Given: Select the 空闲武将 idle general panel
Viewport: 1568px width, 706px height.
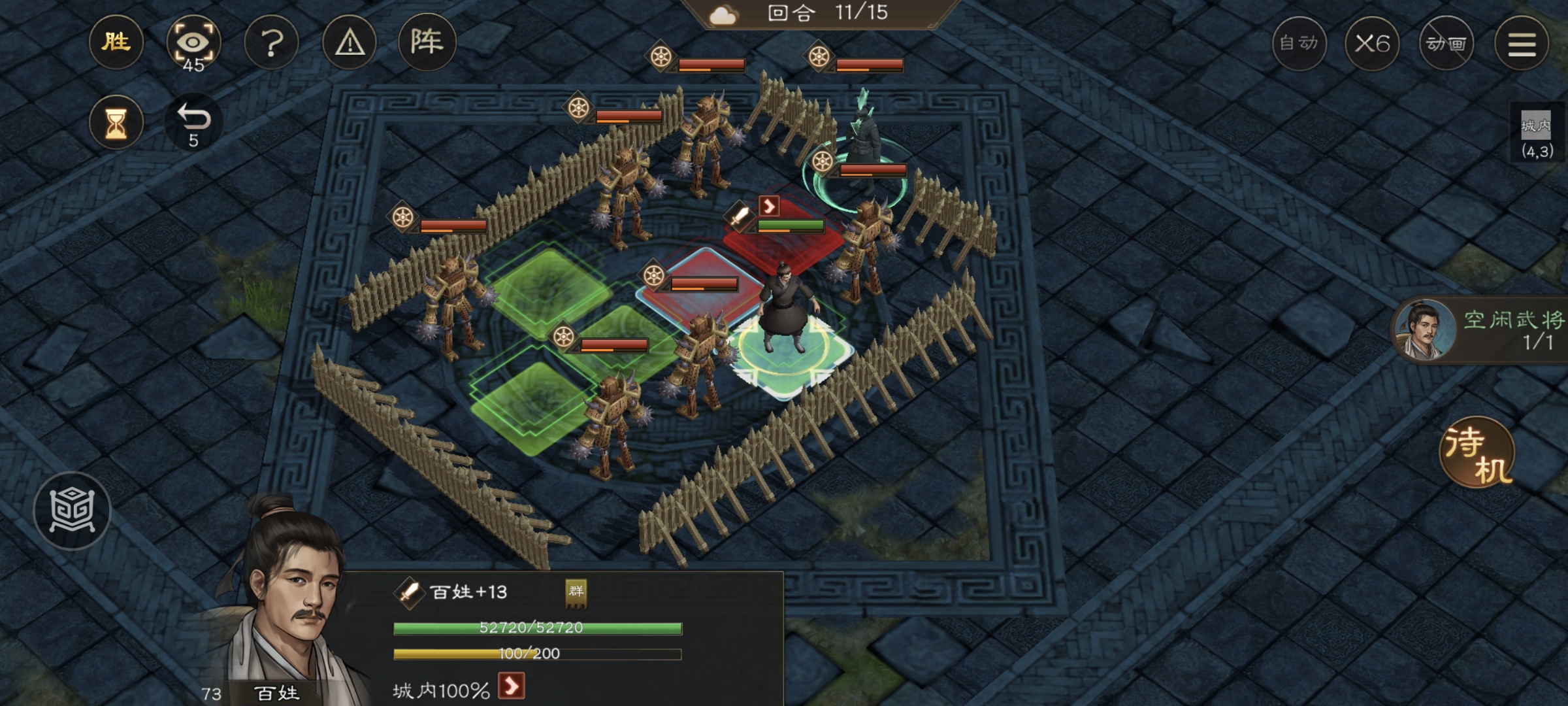Looking at the screenshot, I should click(1483, 329).
